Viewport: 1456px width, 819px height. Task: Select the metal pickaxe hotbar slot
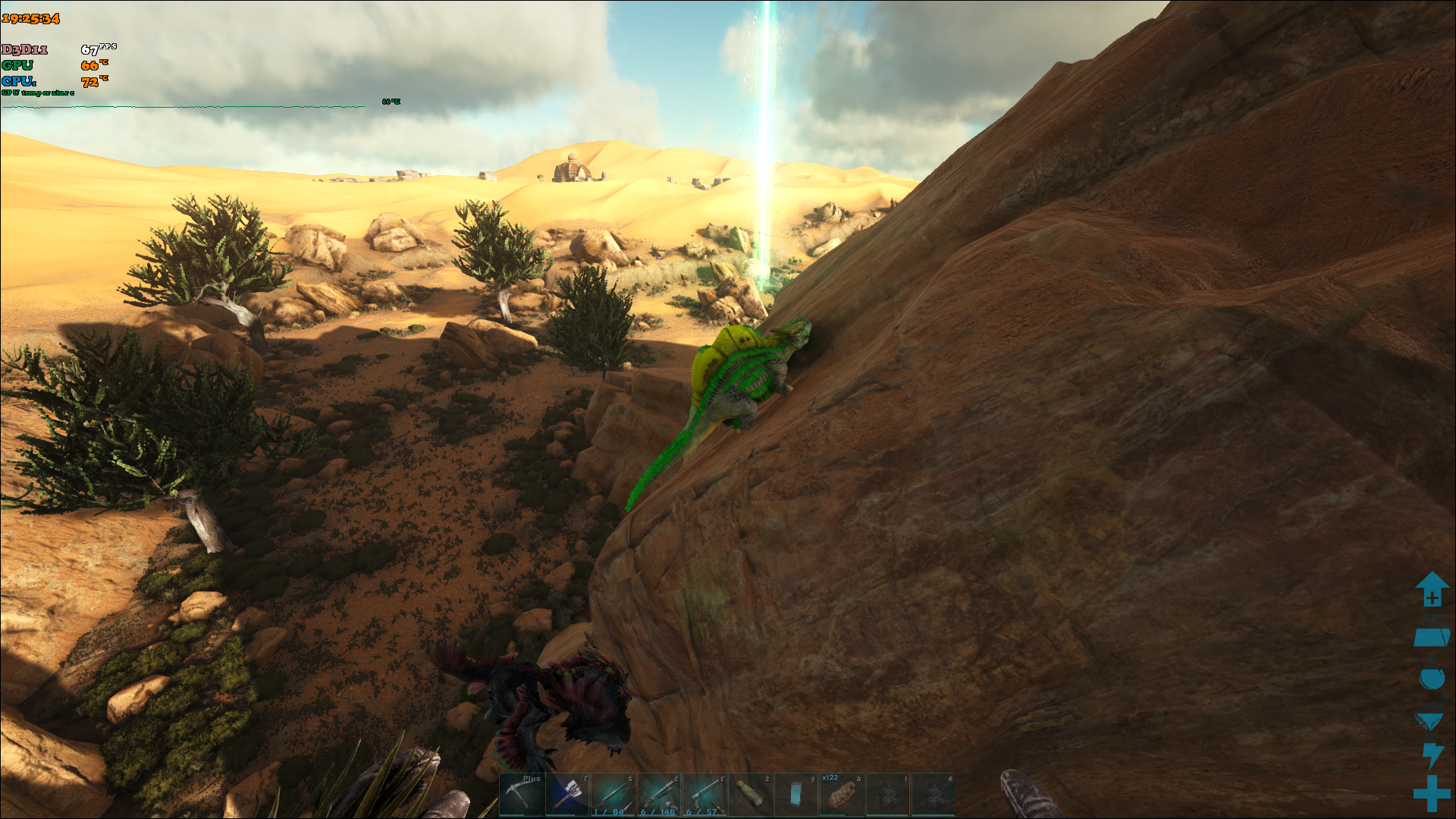521,794
